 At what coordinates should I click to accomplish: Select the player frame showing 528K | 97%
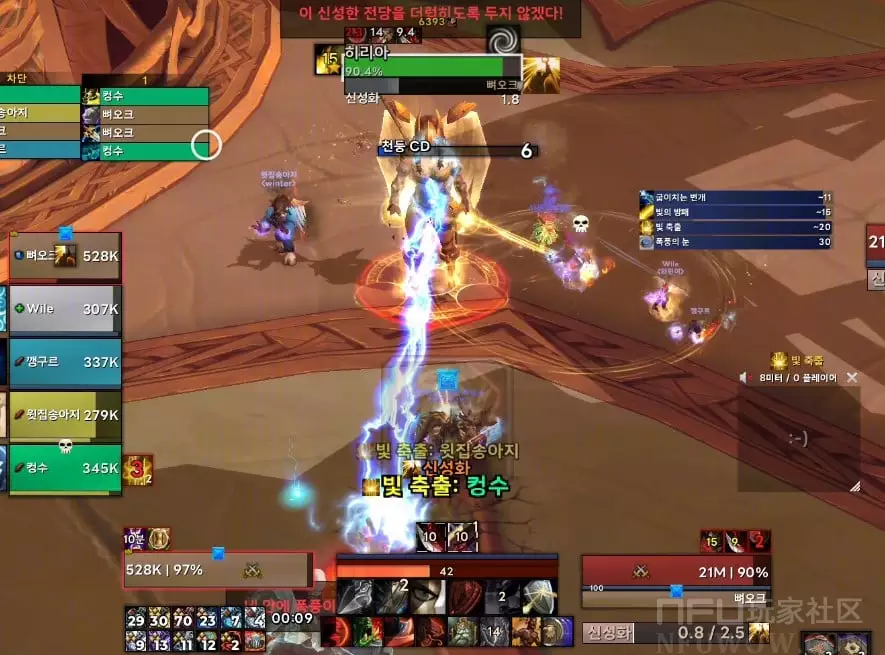pos(218,570)
